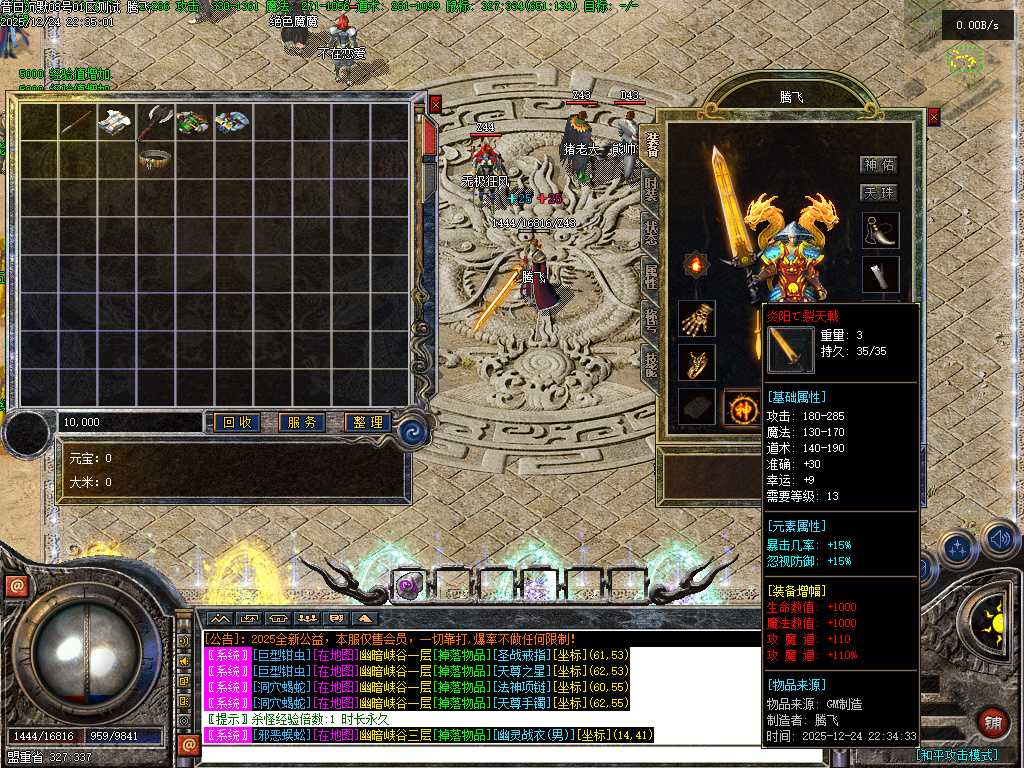Close the inventory bag window
Viewport: 1024px width, 768px height.
coord(435,104)
